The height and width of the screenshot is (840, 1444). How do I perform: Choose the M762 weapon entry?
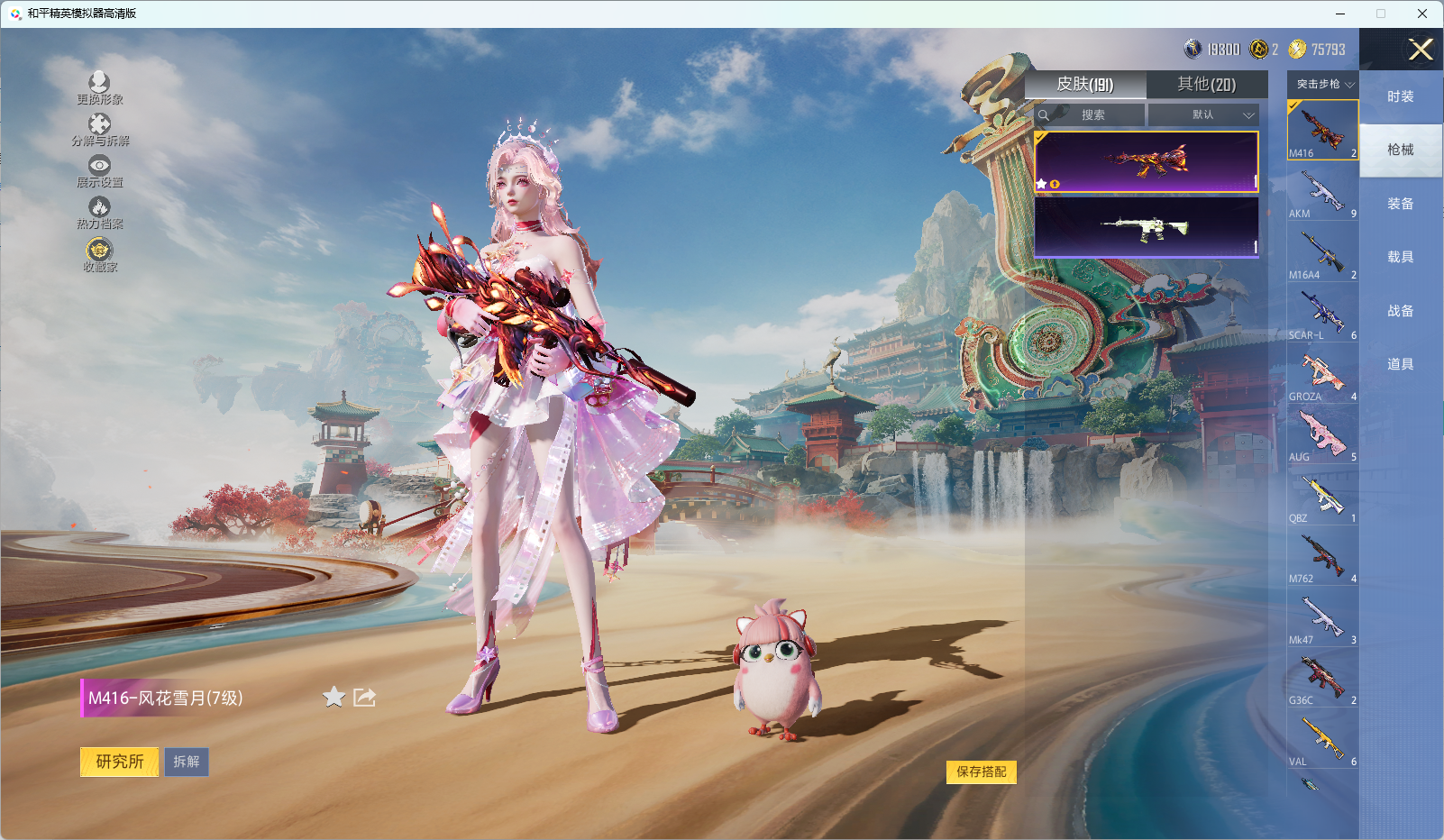click(1322, 557)
